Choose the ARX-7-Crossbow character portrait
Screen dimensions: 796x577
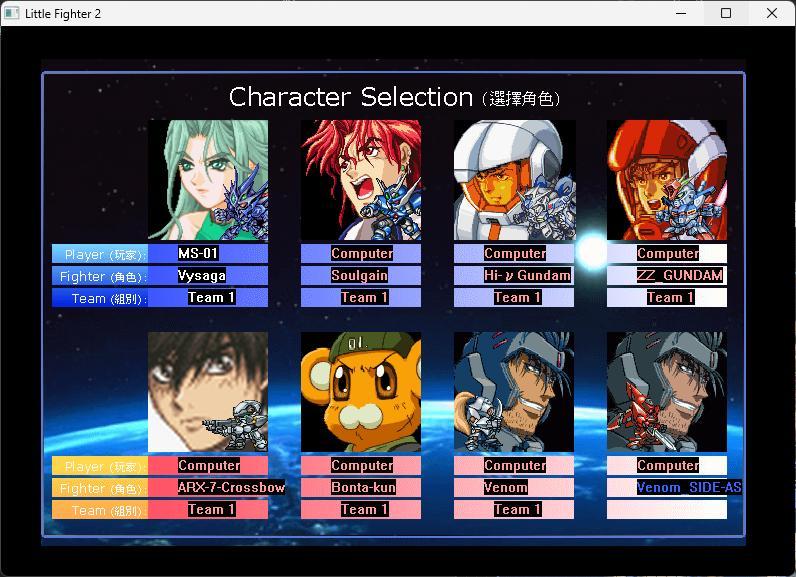208,392
